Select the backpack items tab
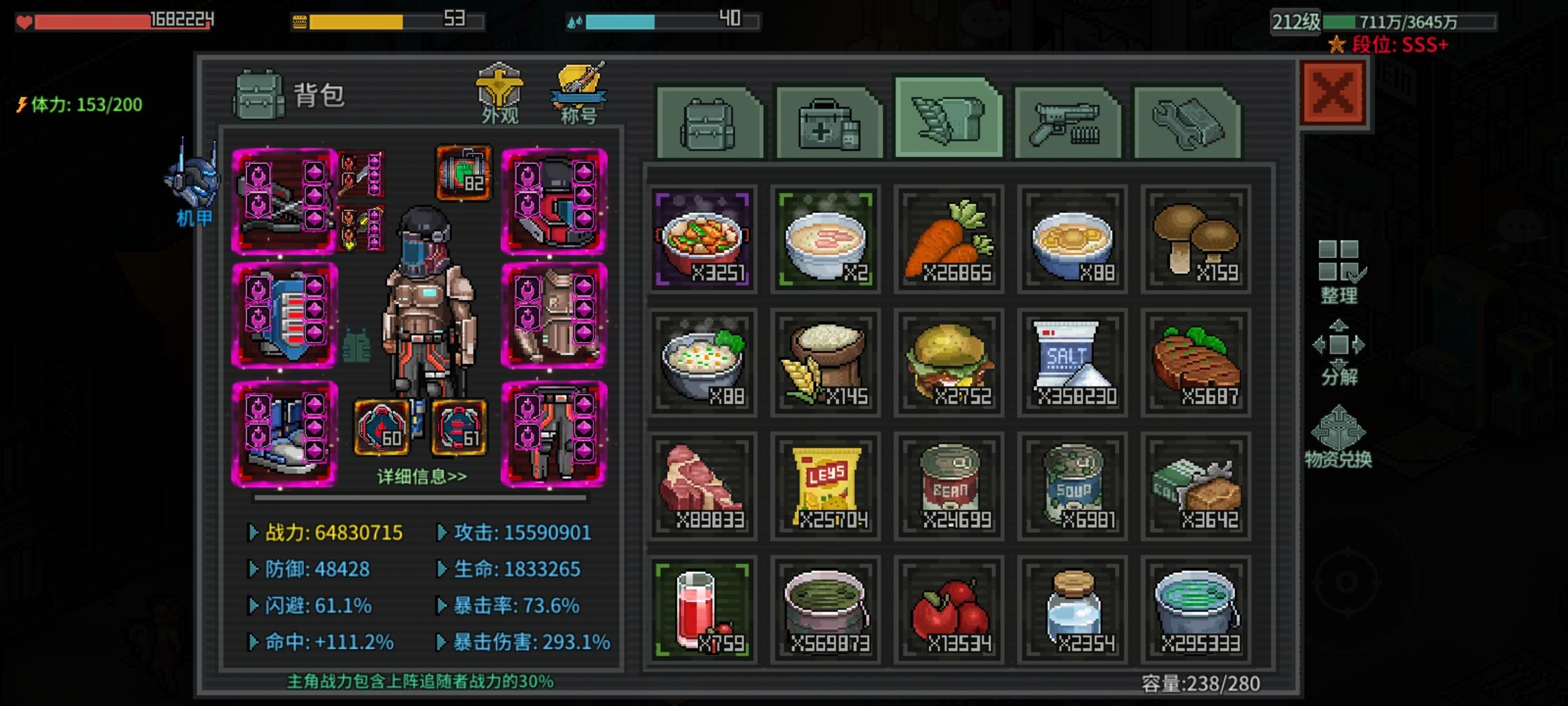The image size is (1568, 706). 705,121
